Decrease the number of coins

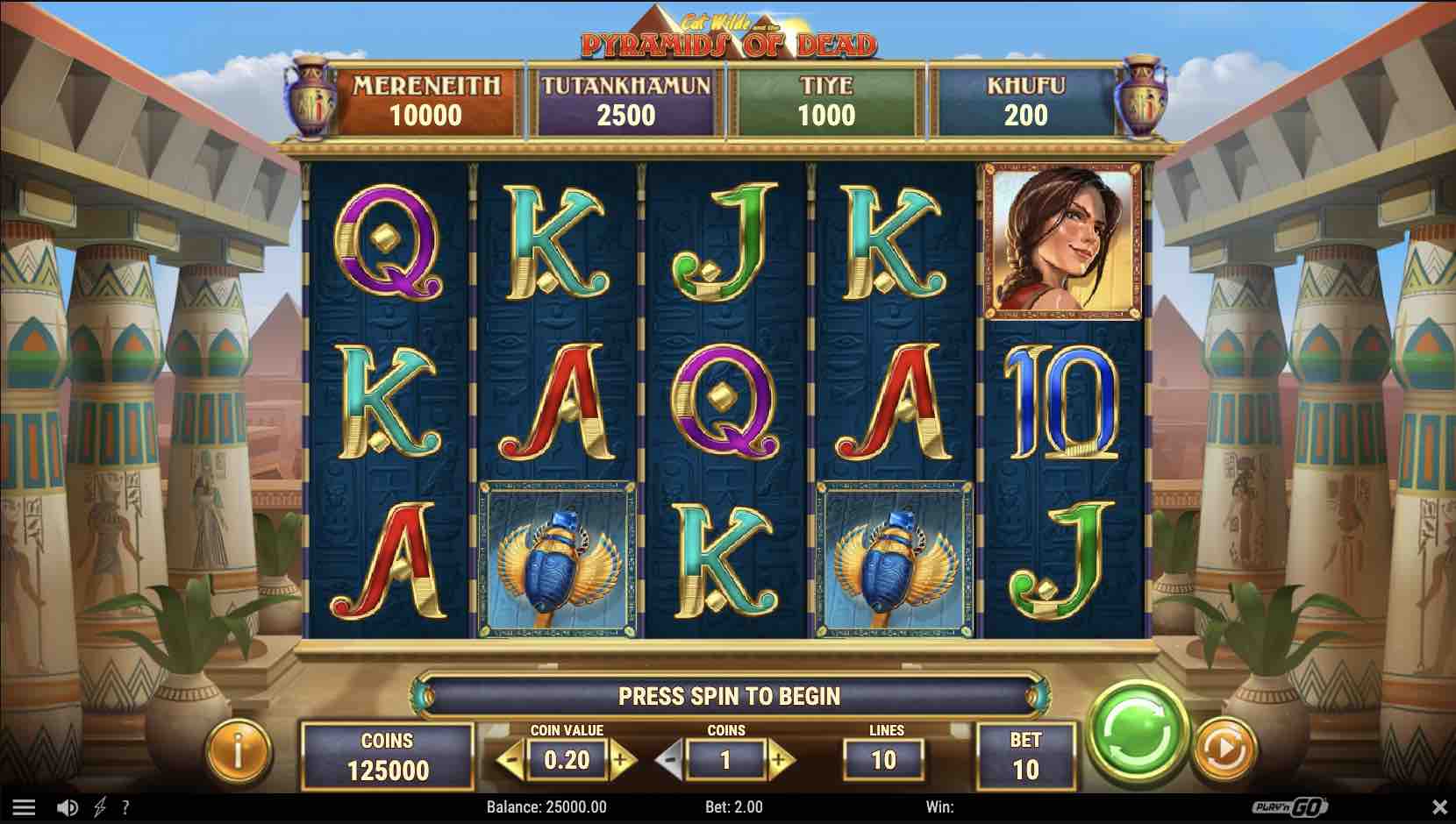point(670,759)
